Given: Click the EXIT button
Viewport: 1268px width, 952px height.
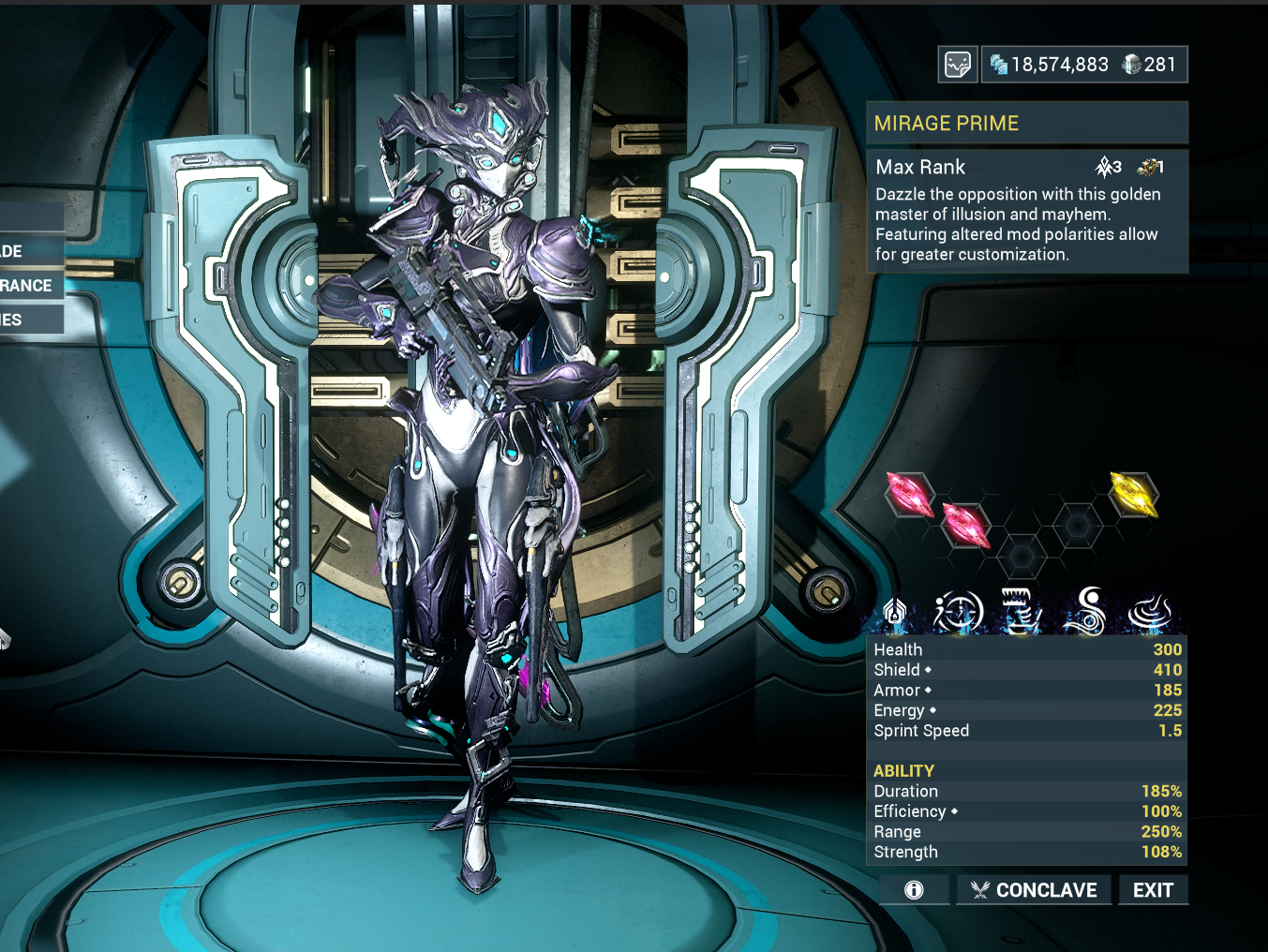Looking at the screenshot, I should click(1153, 890).
